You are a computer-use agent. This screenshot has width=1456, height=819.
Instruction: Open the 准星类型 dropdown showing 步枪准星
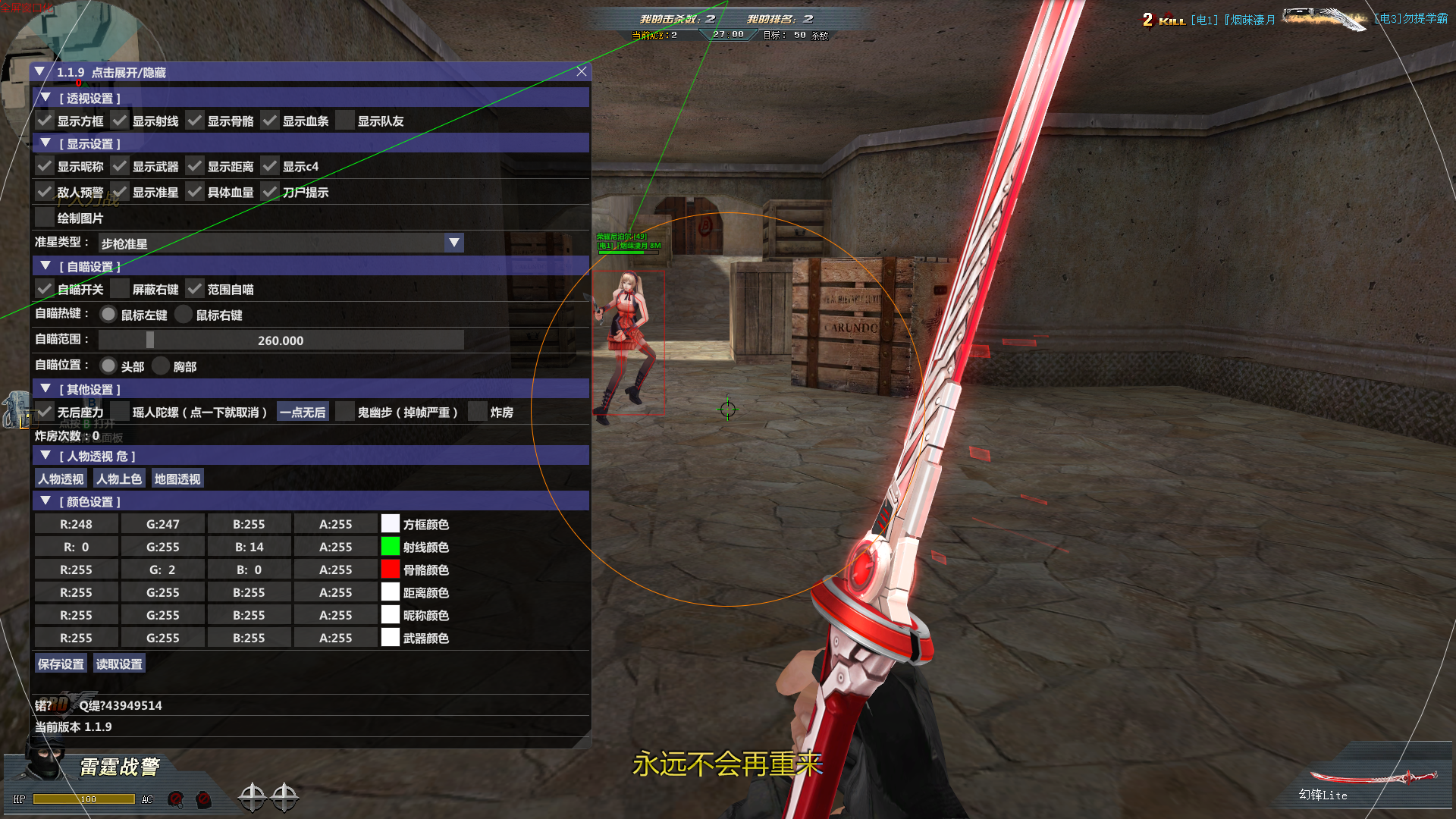point(453,243)
